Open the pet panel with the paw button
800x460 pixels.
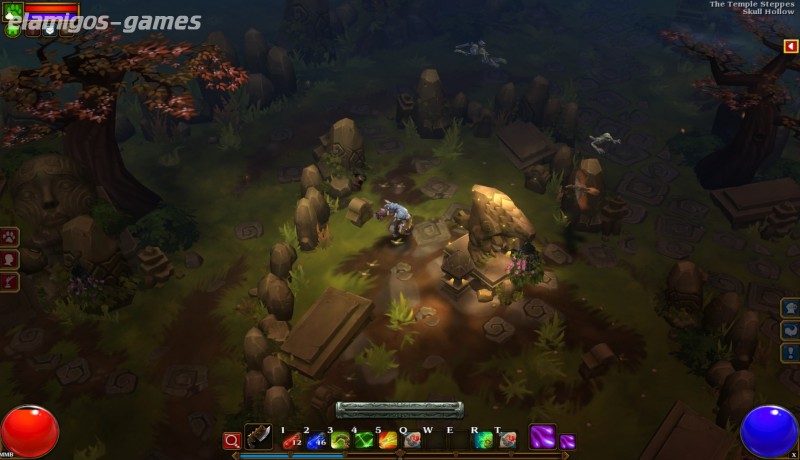pos(9,237)
